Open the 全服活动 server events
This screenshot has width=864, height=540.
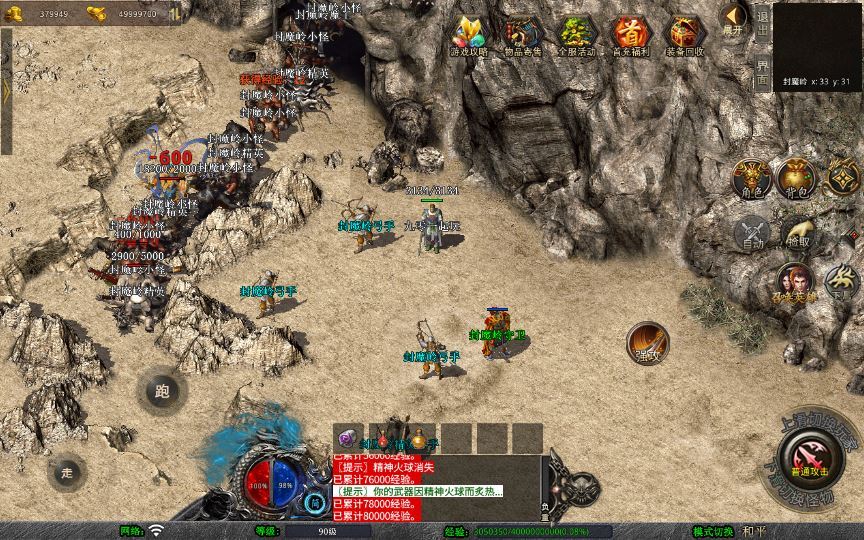pos(574,36)
